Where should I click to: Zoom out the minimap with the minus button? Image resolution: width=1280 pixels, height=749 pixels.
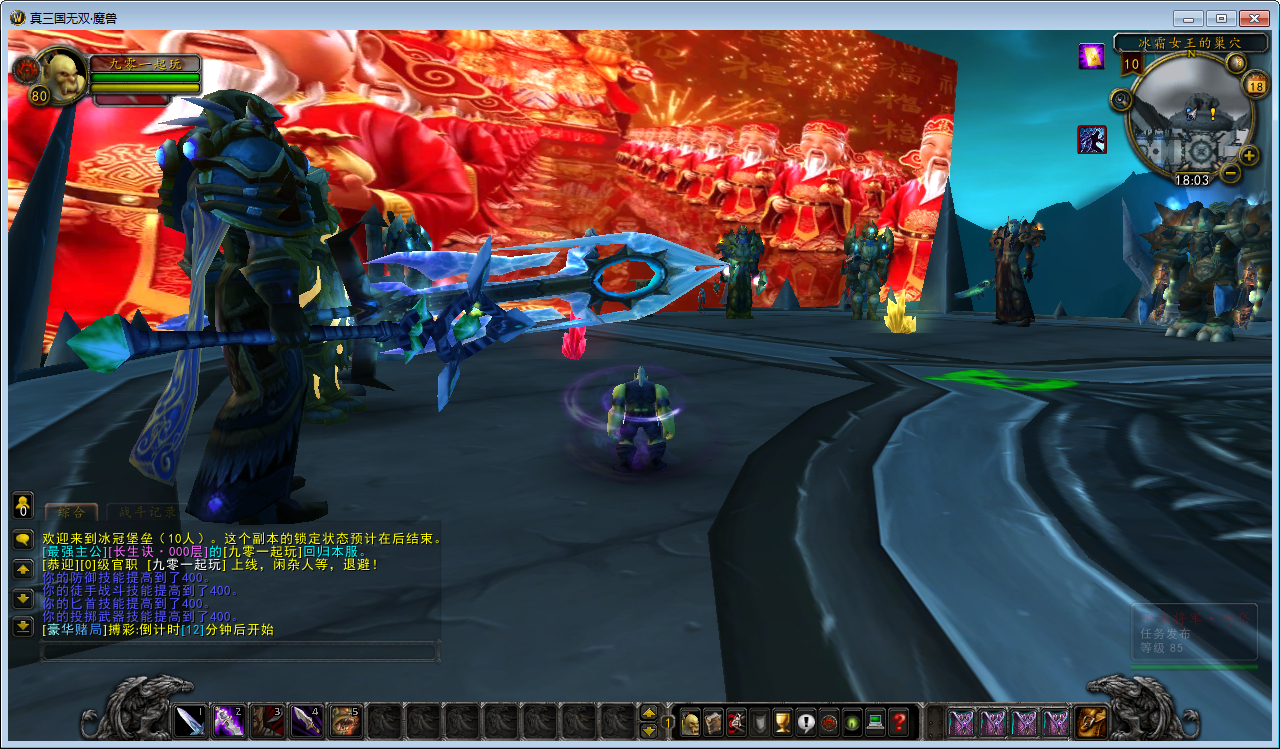(1231, 172)
